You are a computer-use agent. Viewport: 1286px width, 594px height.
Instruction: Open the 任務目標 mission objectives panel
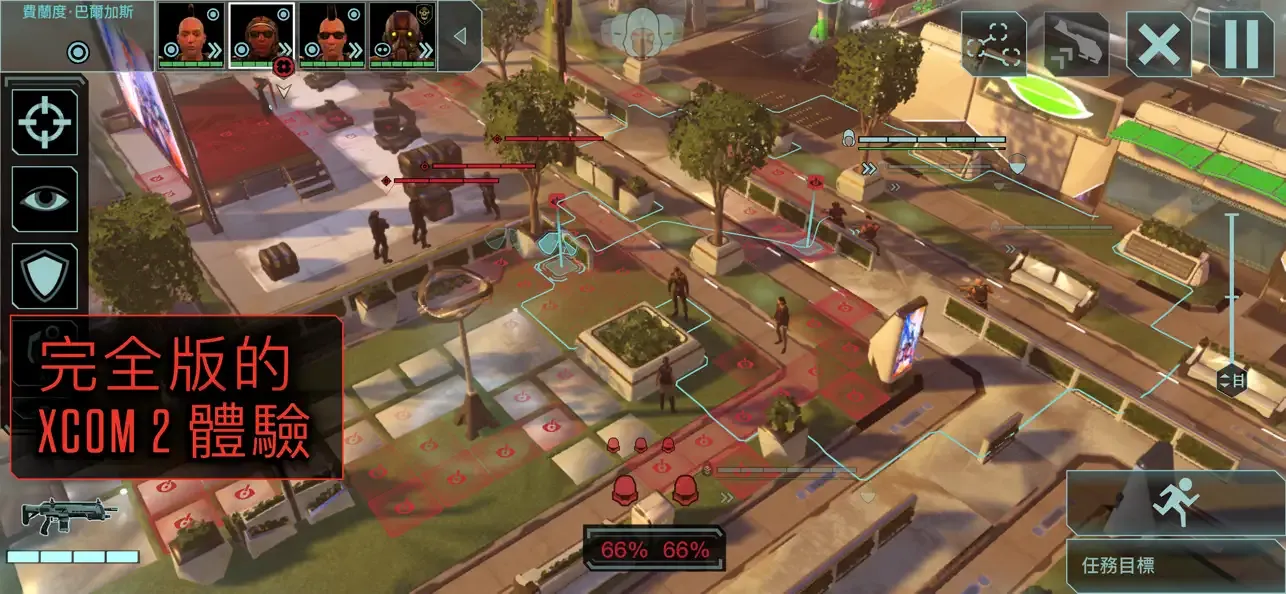click(1175, 566)
